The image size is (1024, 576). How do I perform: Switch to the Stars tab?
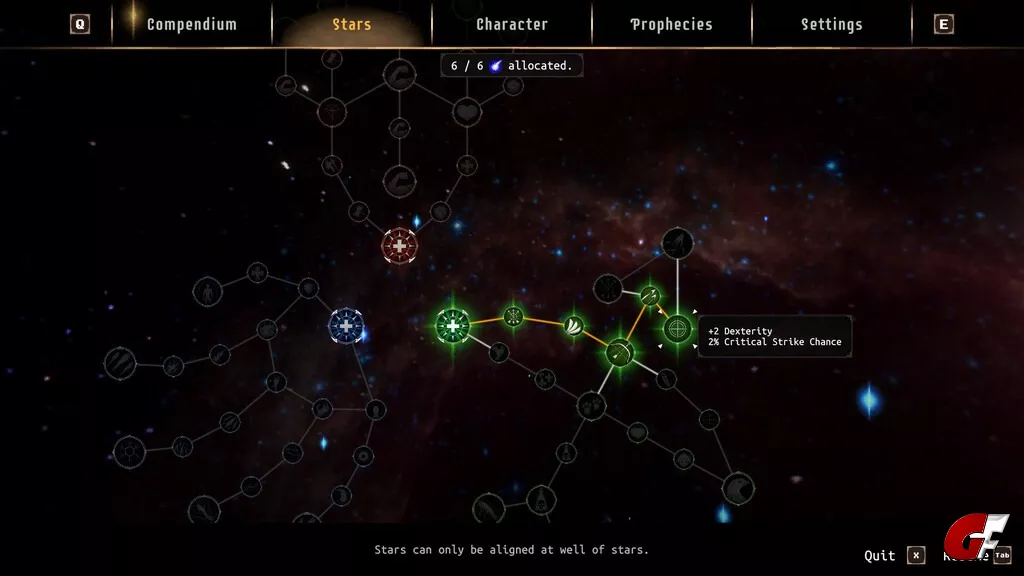(x=352, y=24)
